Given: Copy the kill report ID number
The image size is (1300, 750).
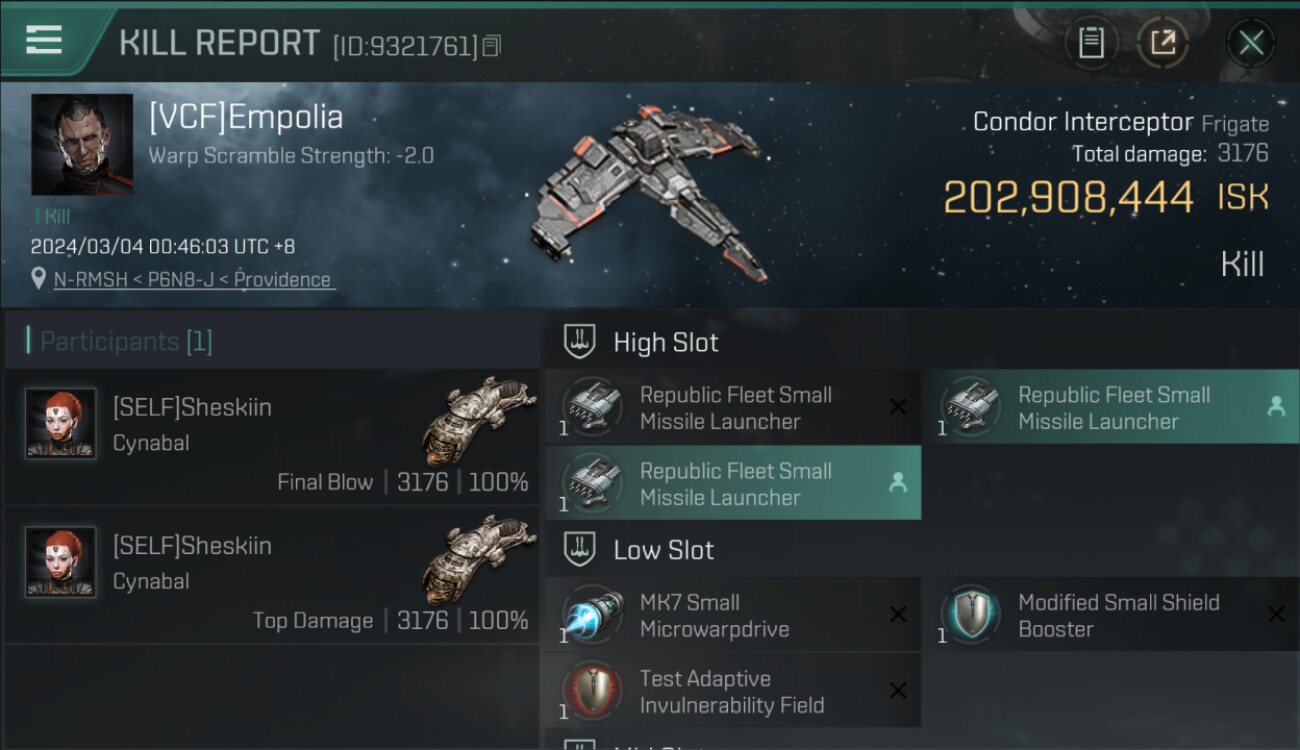Looking at the screenshot, I should [491, 46].
